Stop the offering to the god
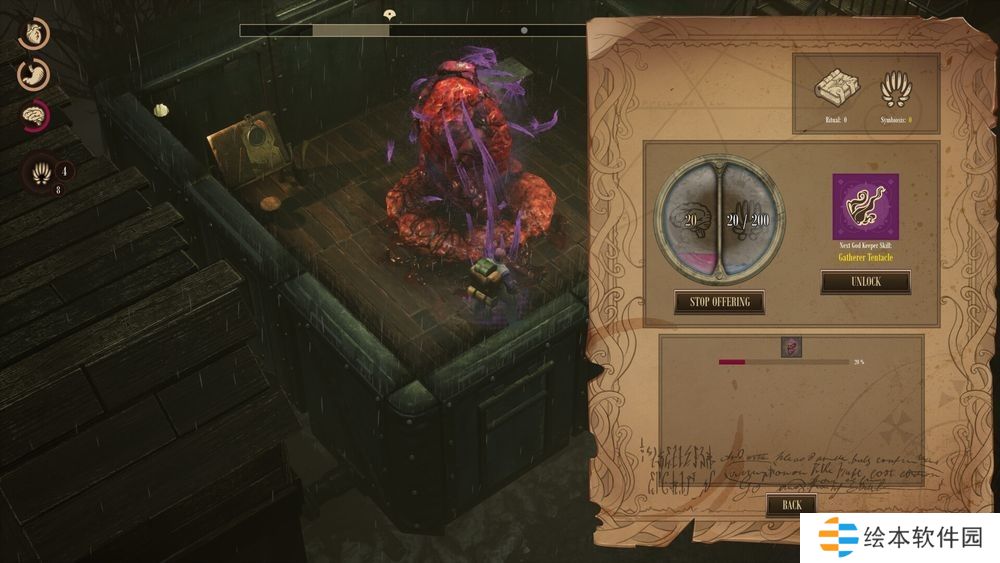 pyautogui.click(x=719, y=301)
